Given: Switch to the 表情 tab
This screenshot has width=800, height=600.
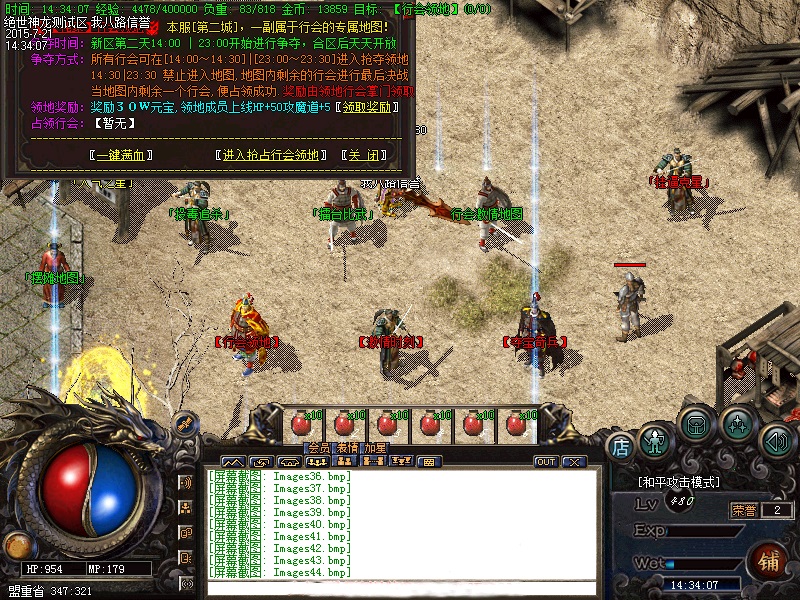Looking at the screenshot, I should 347,448.
